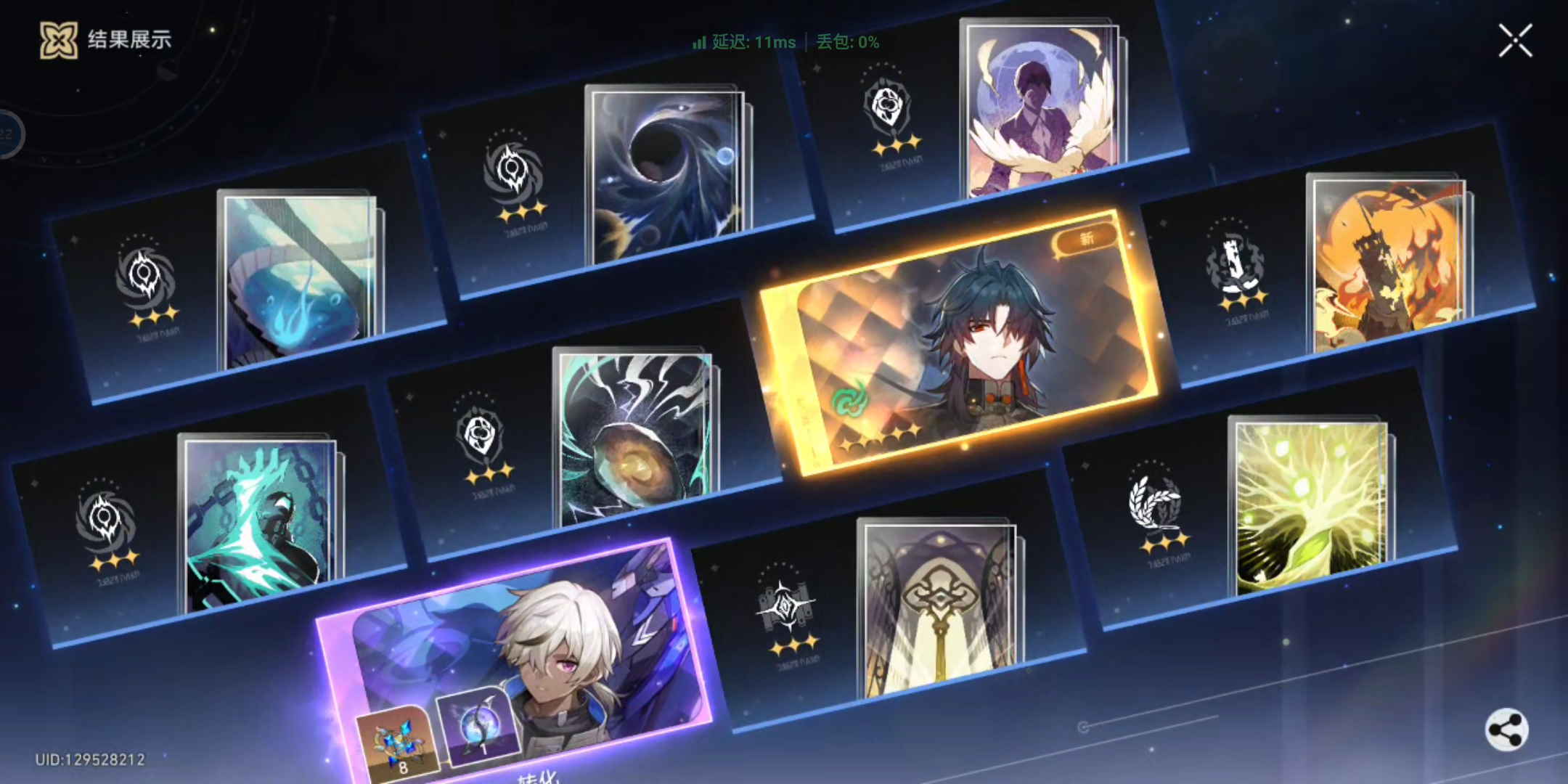Click the golden flower emblem next to 结果展示
Viewport: 1568px width, 784px height.
[58, 40]
